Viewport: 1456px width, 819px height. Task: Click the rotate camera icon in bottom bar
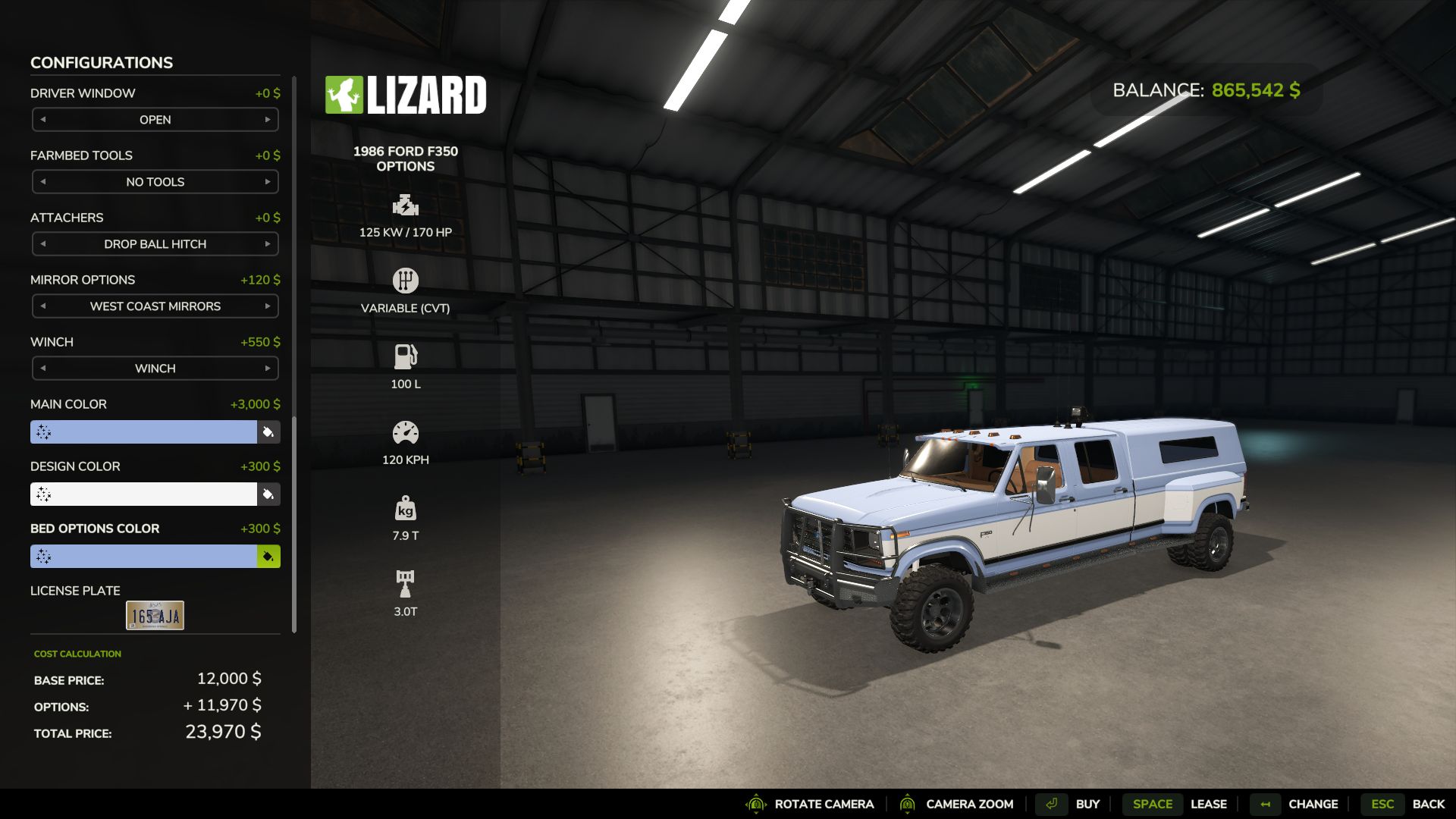click(755, 803)
